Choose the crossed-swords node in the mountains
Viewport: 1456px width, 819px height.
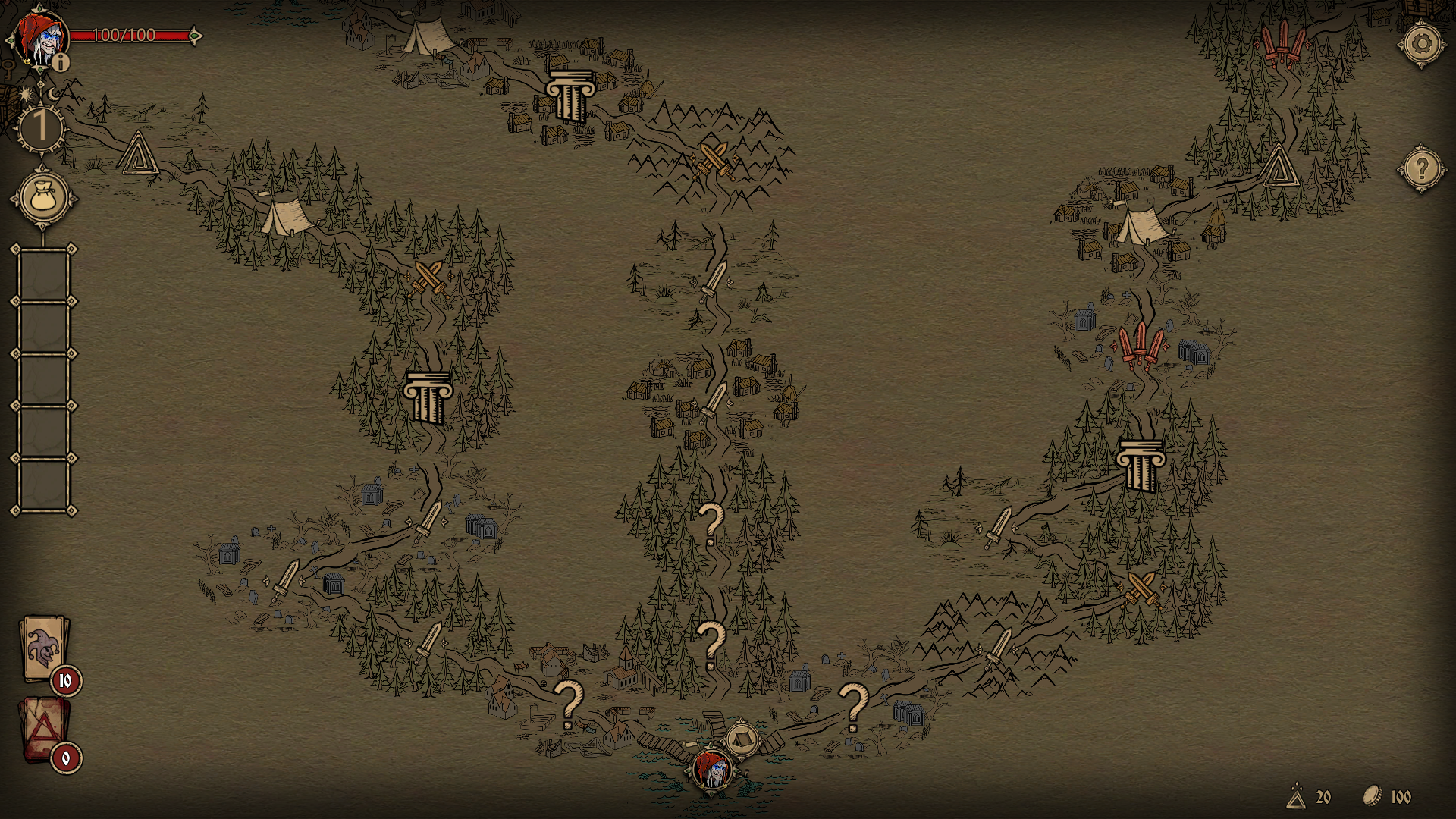click(x=713, y=159)
